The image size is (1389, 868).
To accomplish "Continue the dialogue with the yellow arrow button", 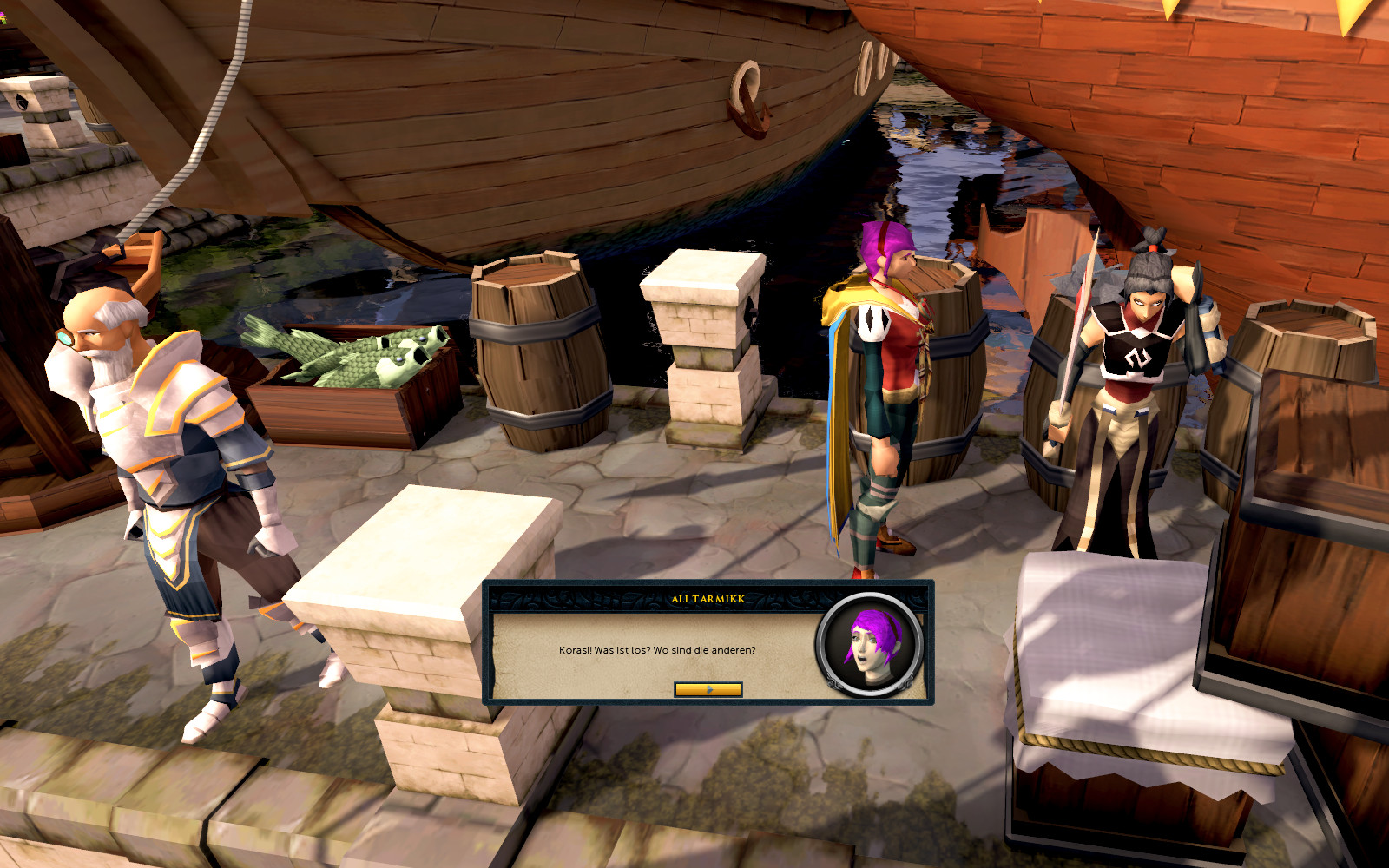I will 708,689.
